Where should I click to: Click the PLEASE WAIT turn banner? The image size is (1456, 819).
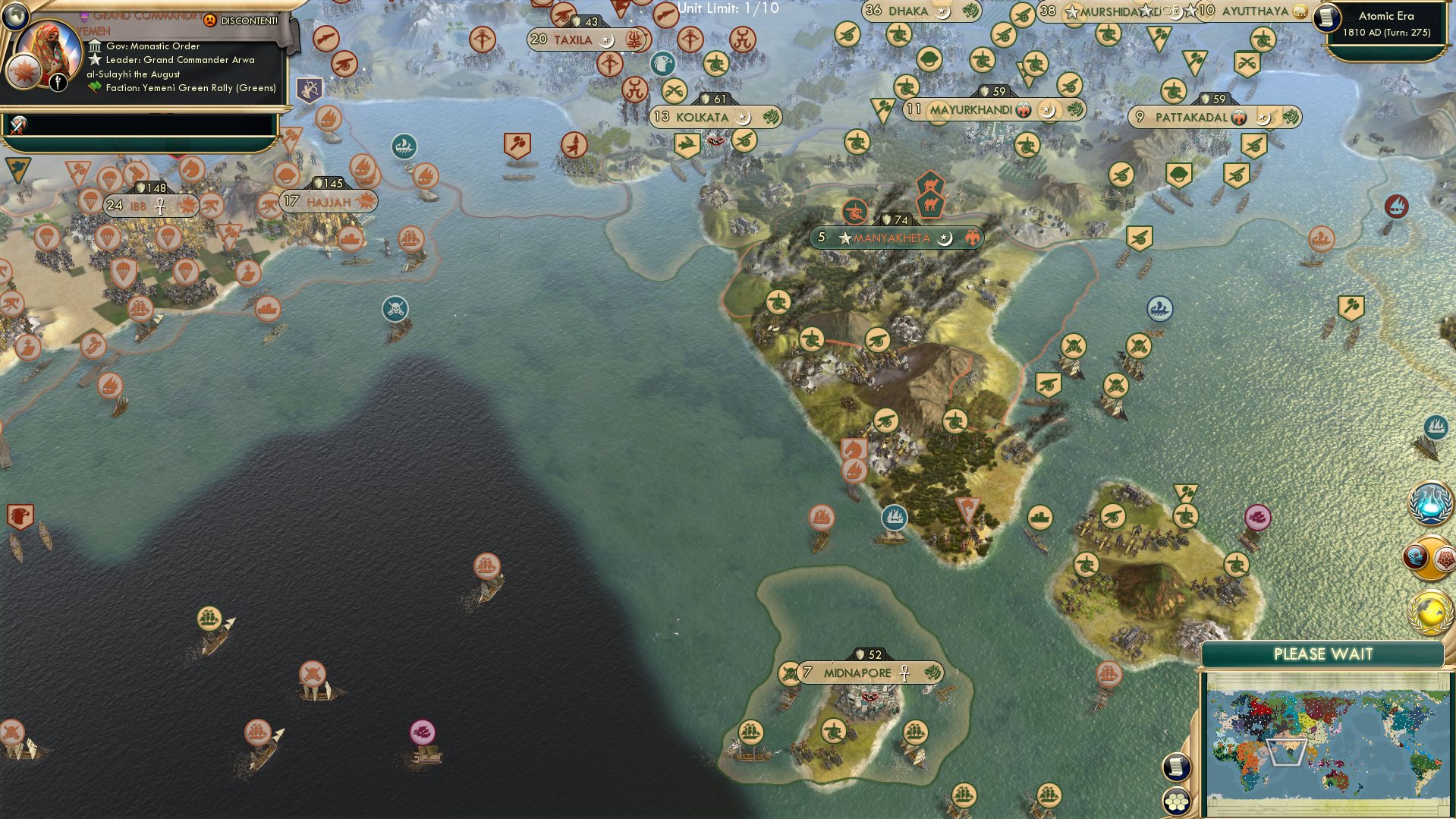(1324, 653)
